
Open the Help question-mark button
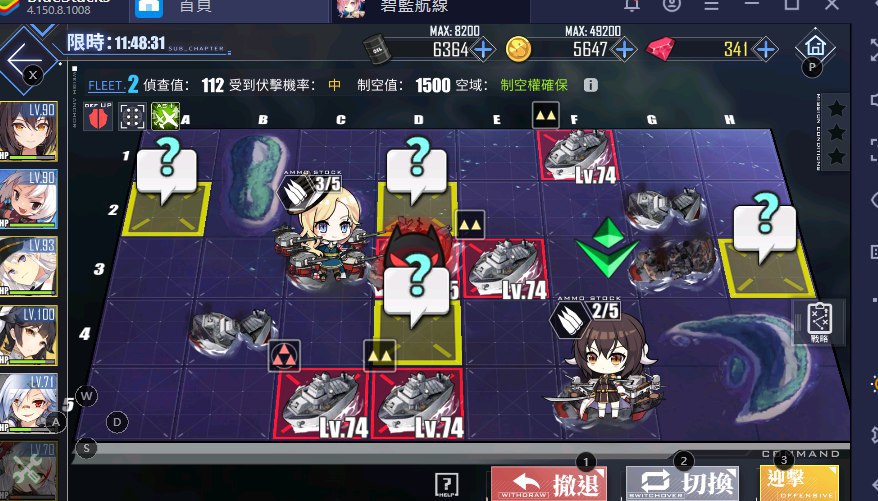(447, 486)
